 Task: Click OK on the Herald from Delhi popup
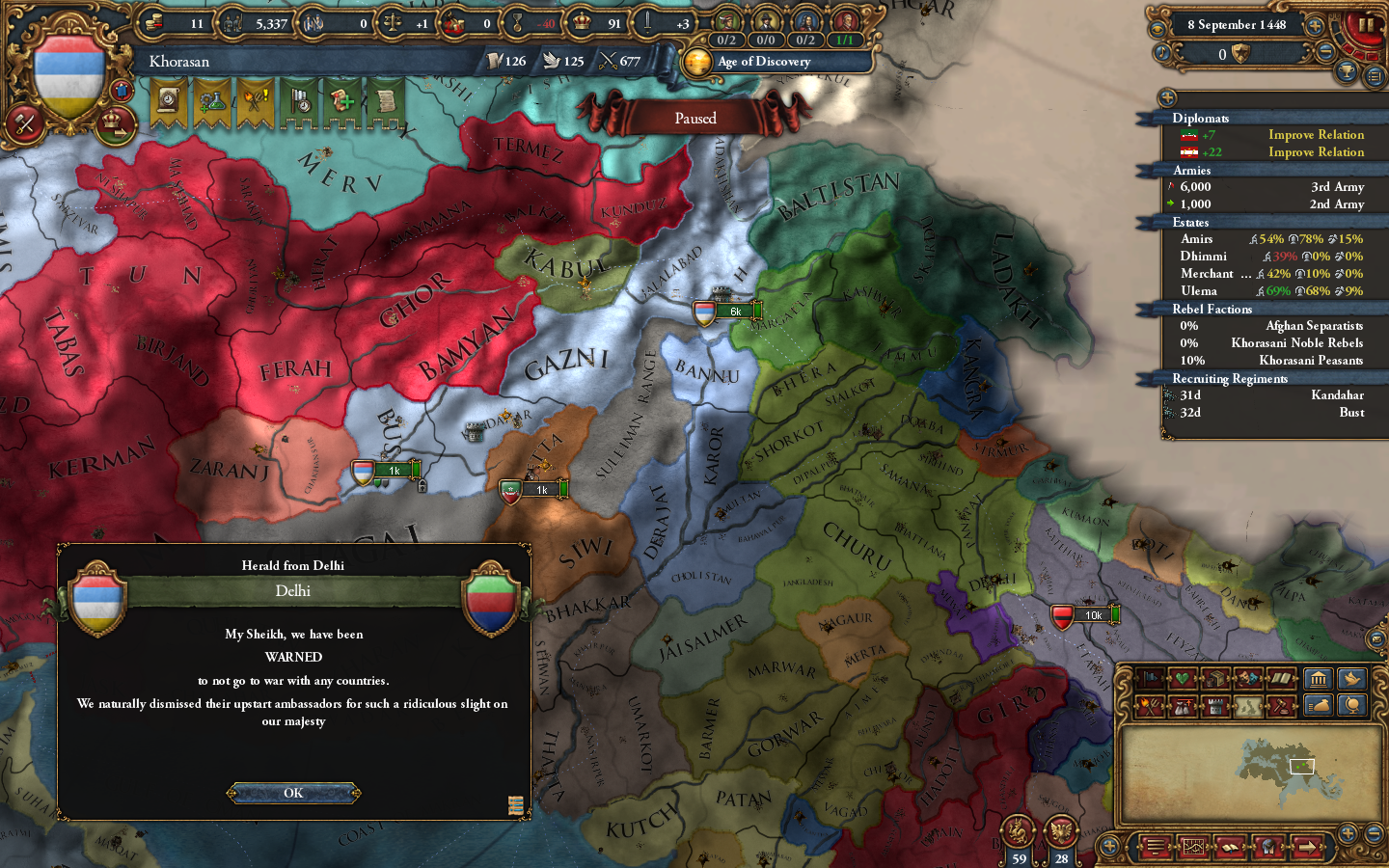tap(293, 794)
